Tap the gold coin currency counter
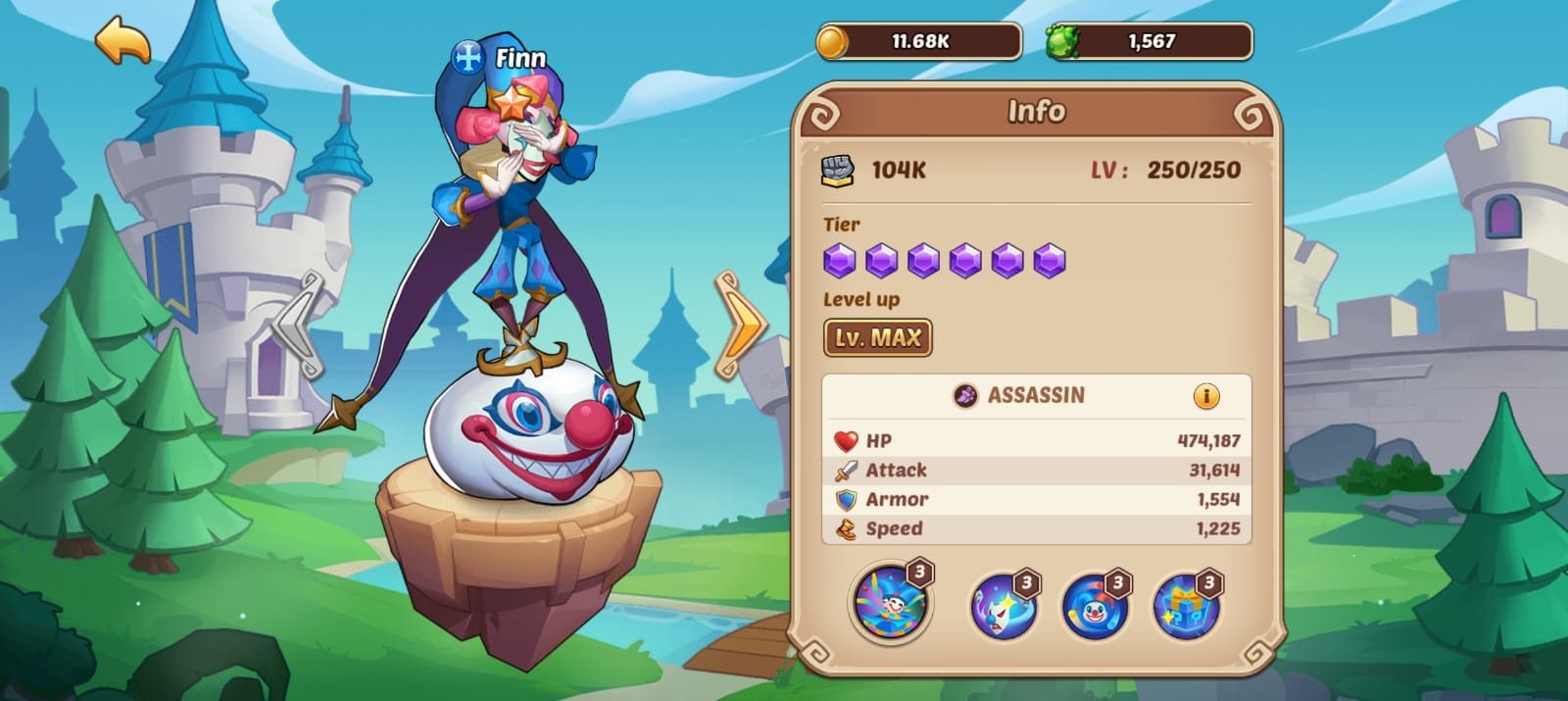 (918, 41)
